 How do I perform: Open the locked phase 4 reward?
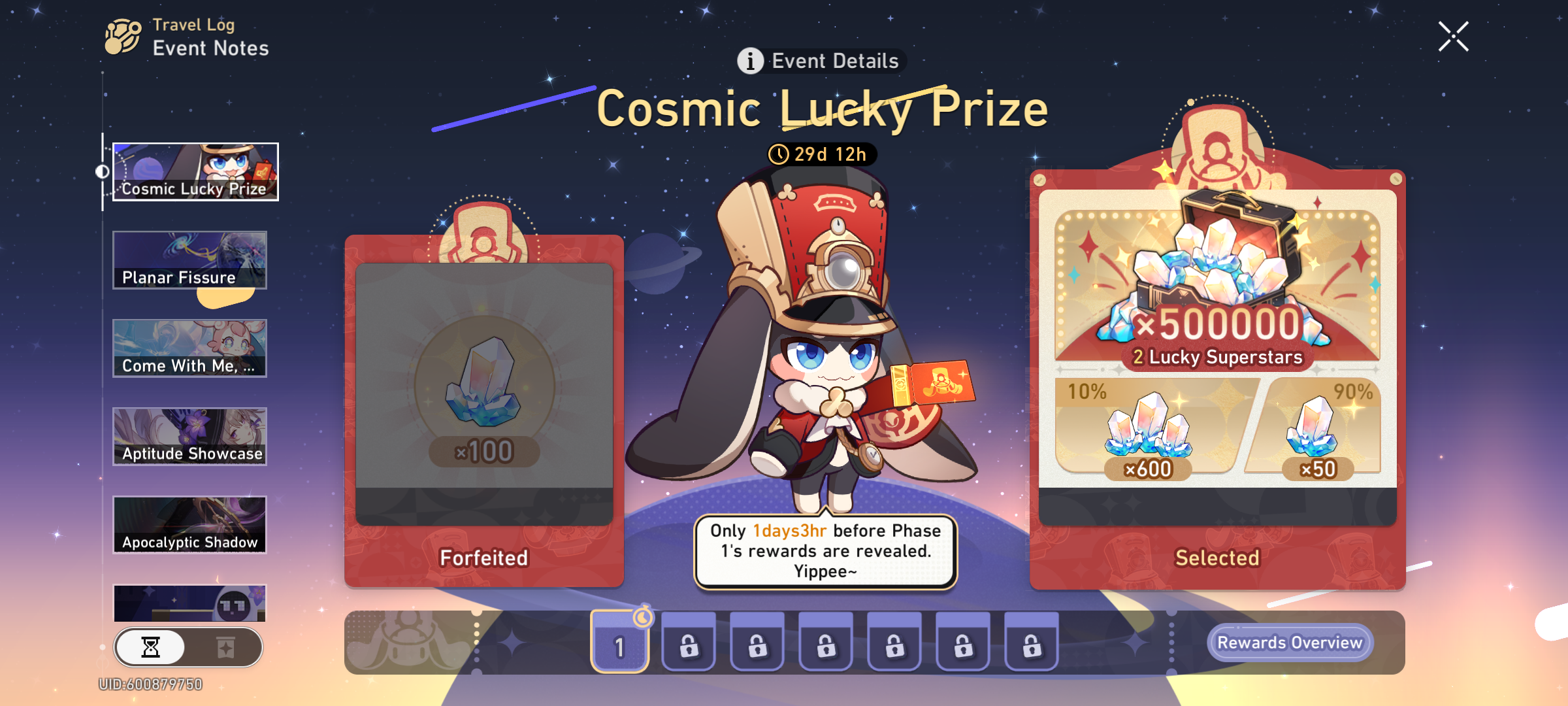tap(825, 642)
